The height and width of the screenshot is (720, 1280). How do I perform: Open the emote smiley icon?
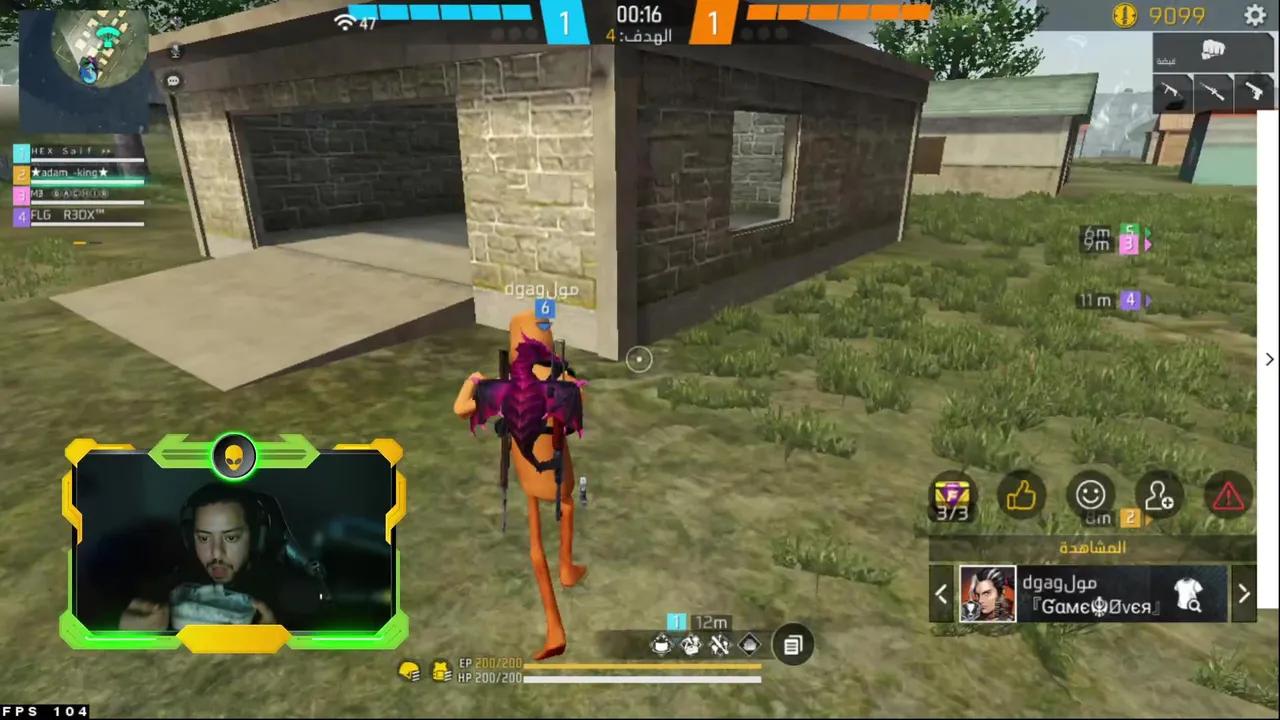(1090, 495)
